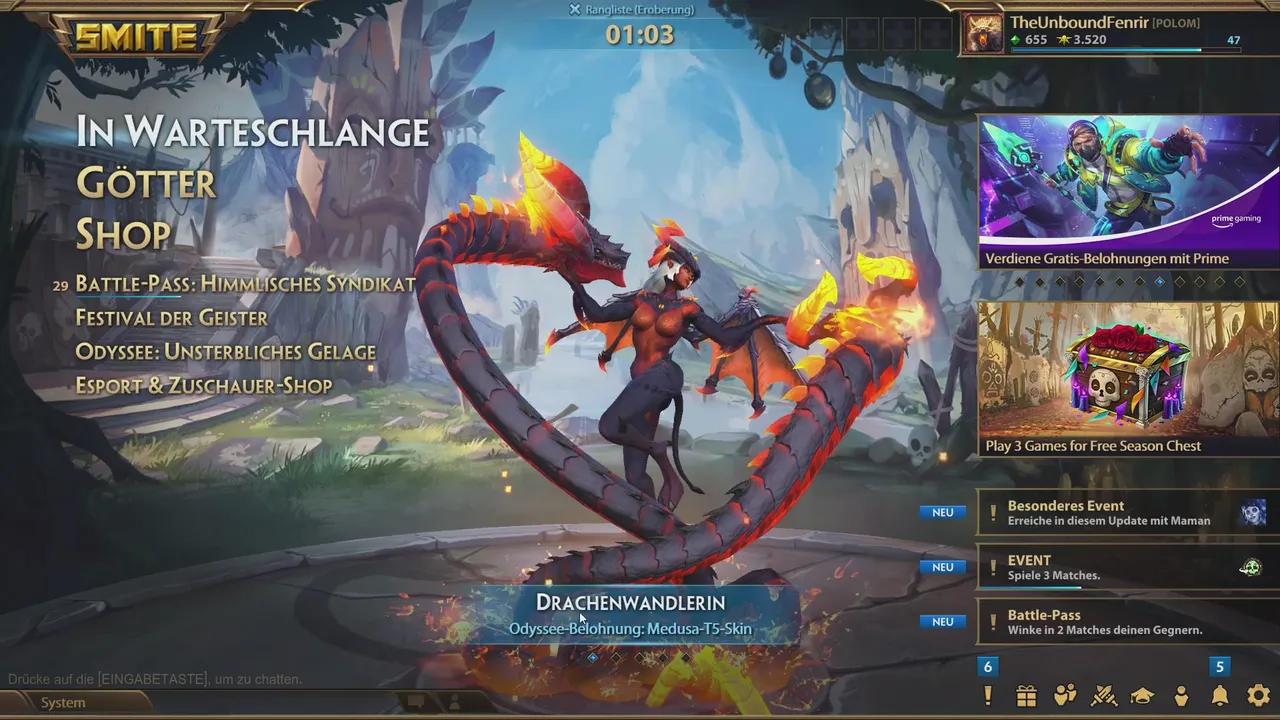Viewport: 1280px width, 720px height.
Task: Click the exclamation alerts icon showing 6
Action: [988, 695]
